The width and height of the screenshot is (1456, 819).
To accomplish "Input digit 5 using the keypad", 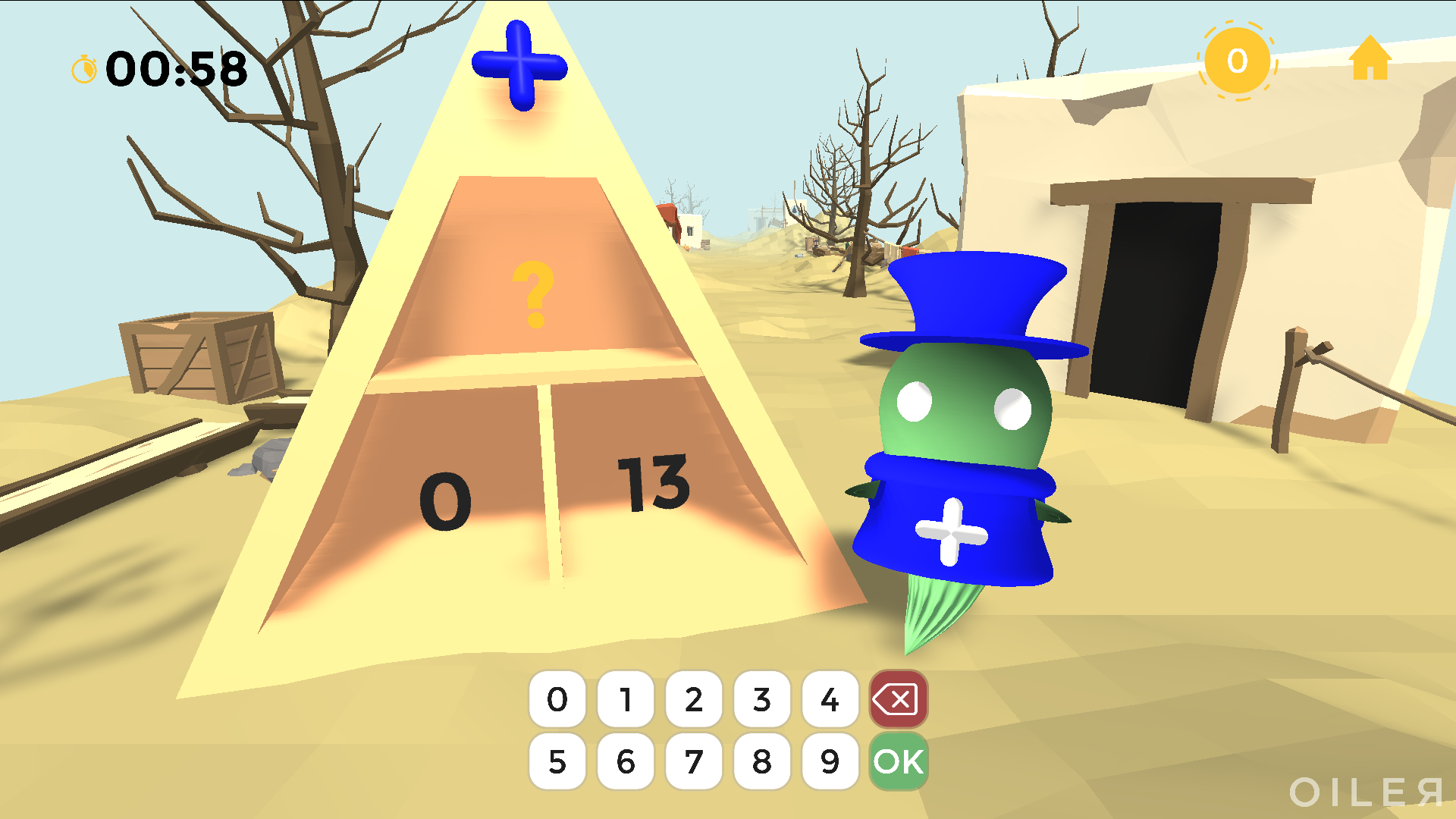I will pos(557,761).
